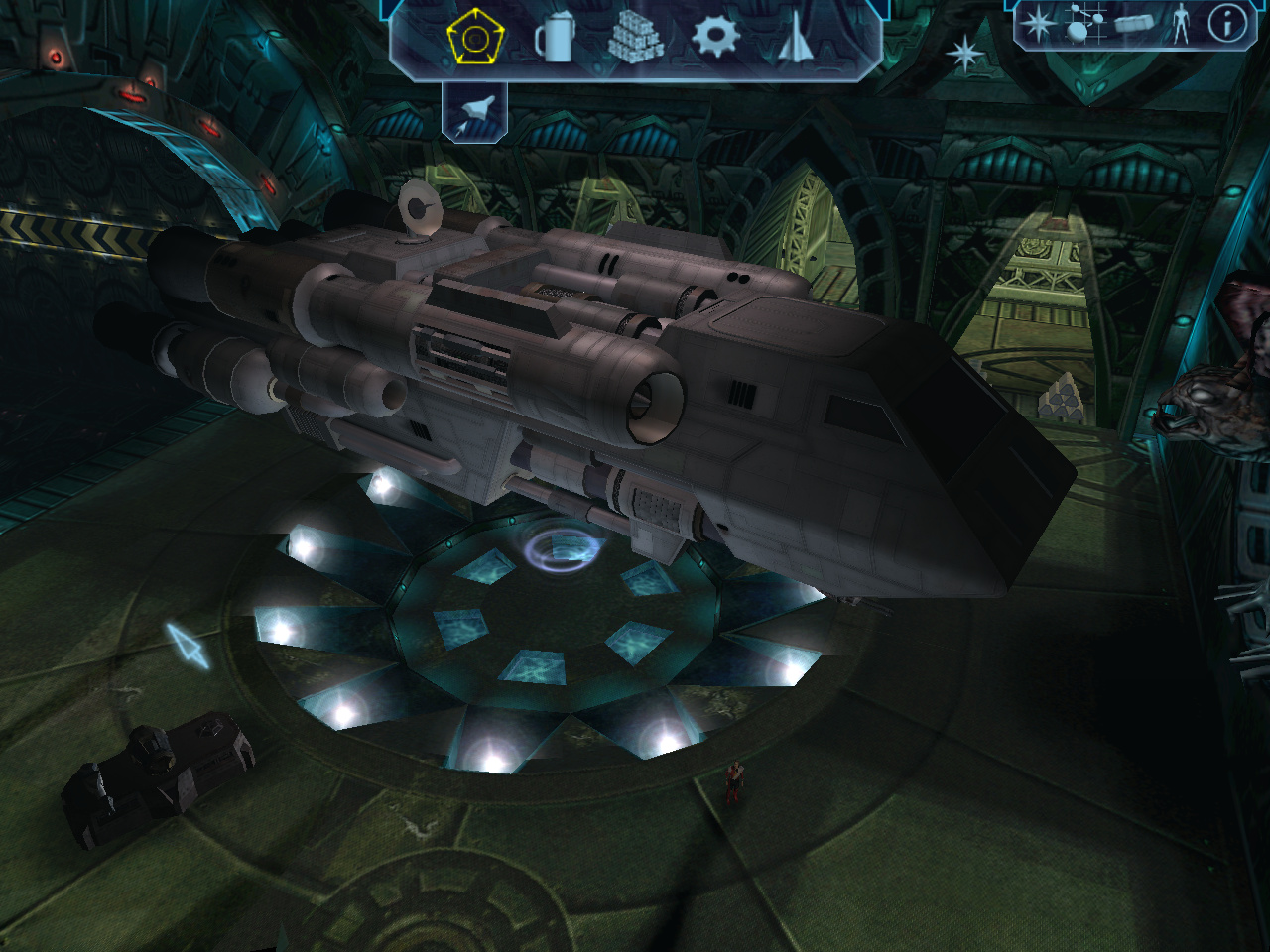Visit the bar via the beer mug icon
This screenshot has height=952, width=1270.
[x=555, y=40]
